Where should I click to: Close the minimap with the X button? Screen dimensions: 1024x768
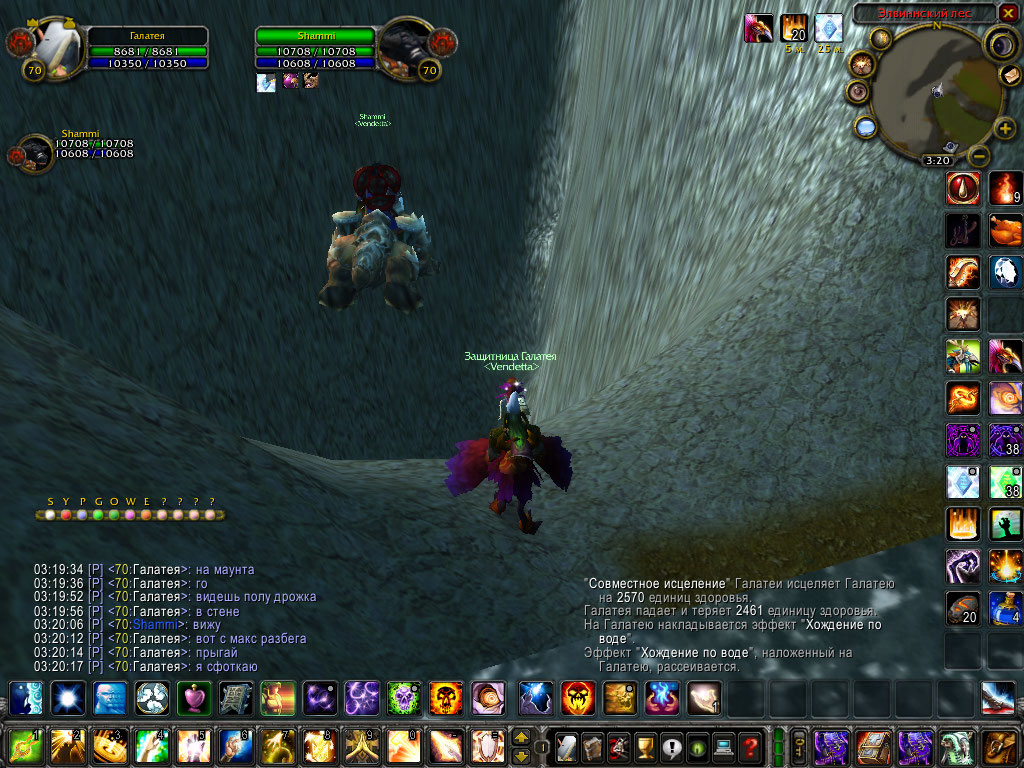1008,13
